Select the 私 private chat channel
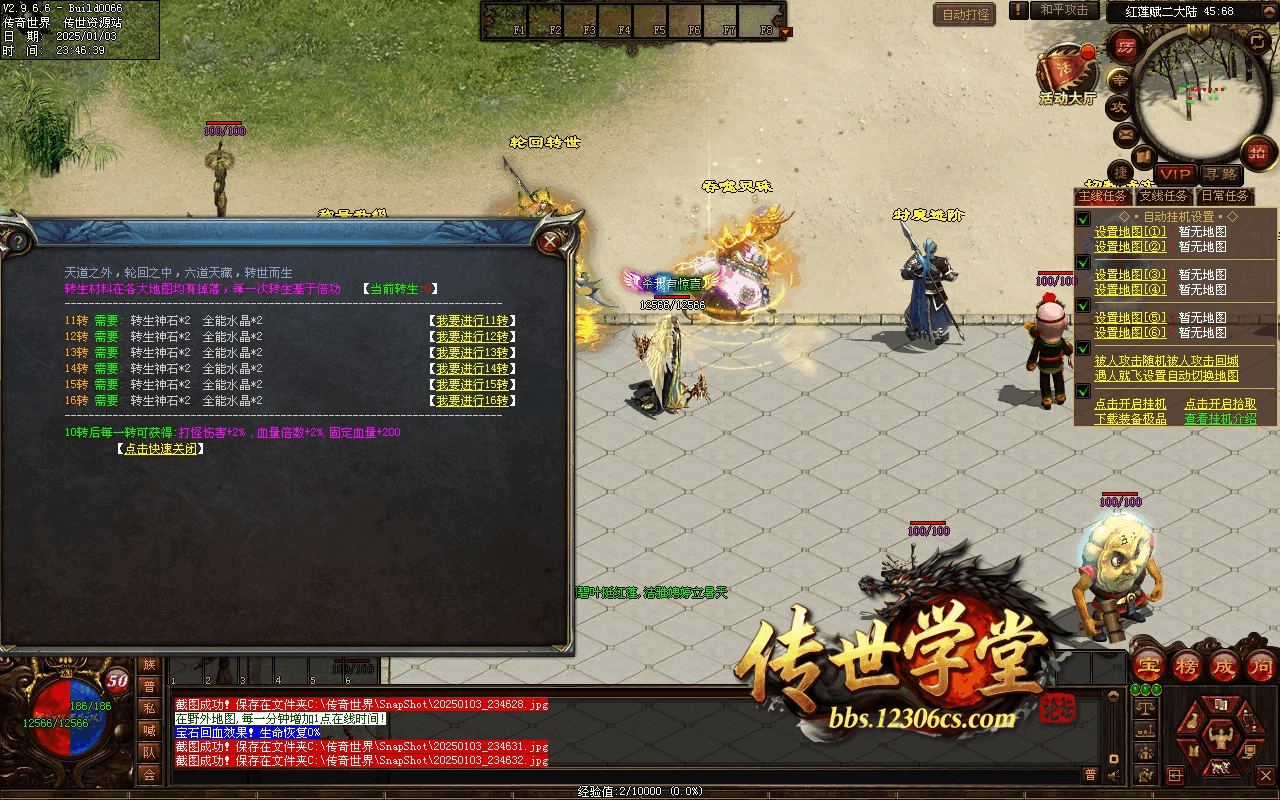1280x800 pixels. 149,708
